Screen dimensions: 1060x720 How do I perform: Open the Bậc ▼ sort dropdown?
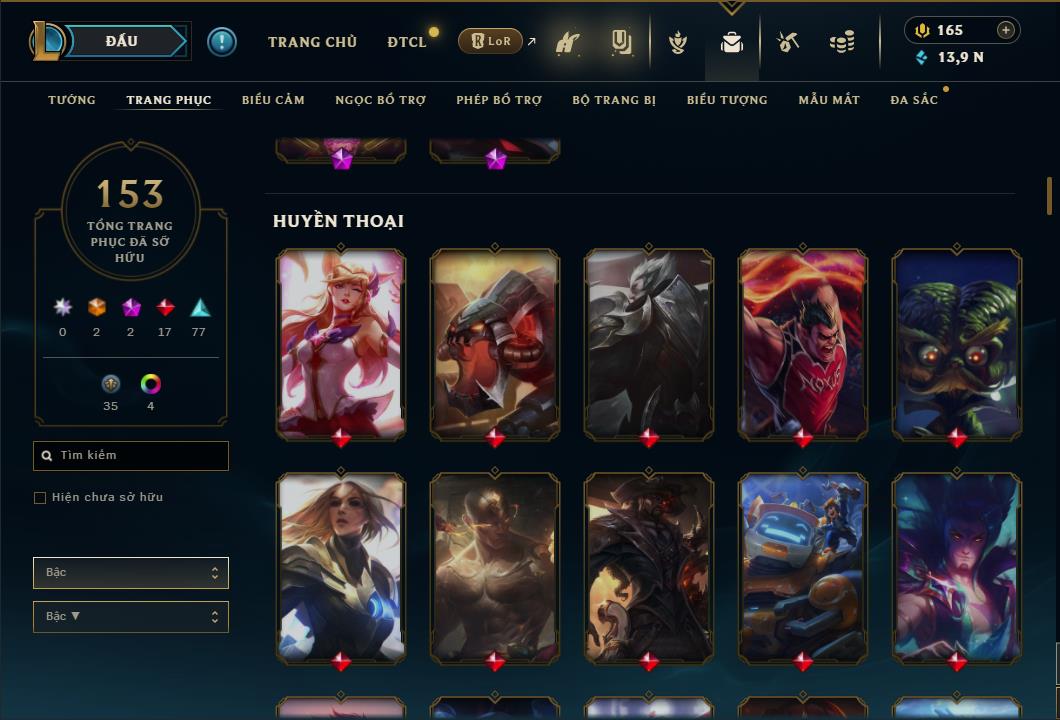(131, 617)
